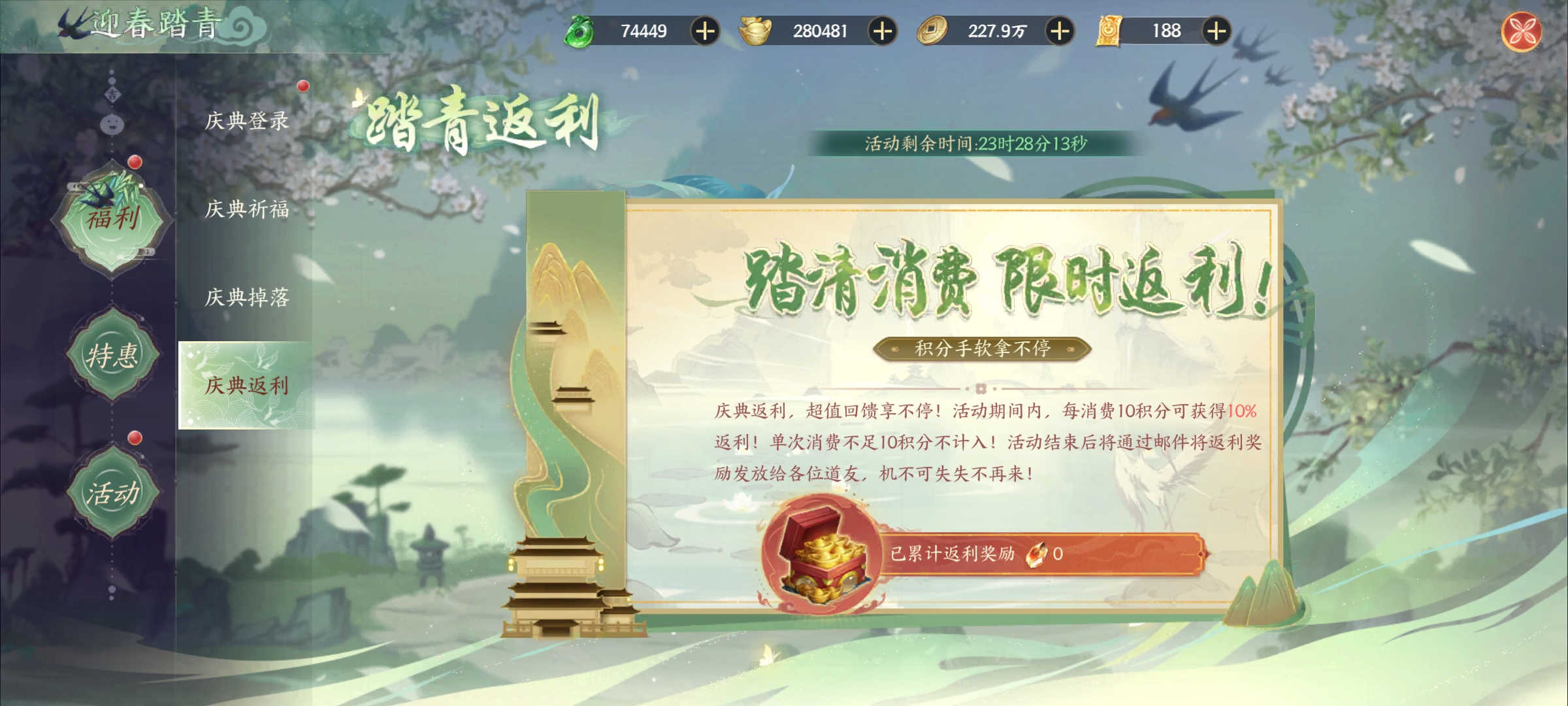1568x706 pixels.
Task: Add more gold ingot currency
Action: coord(882,31)
